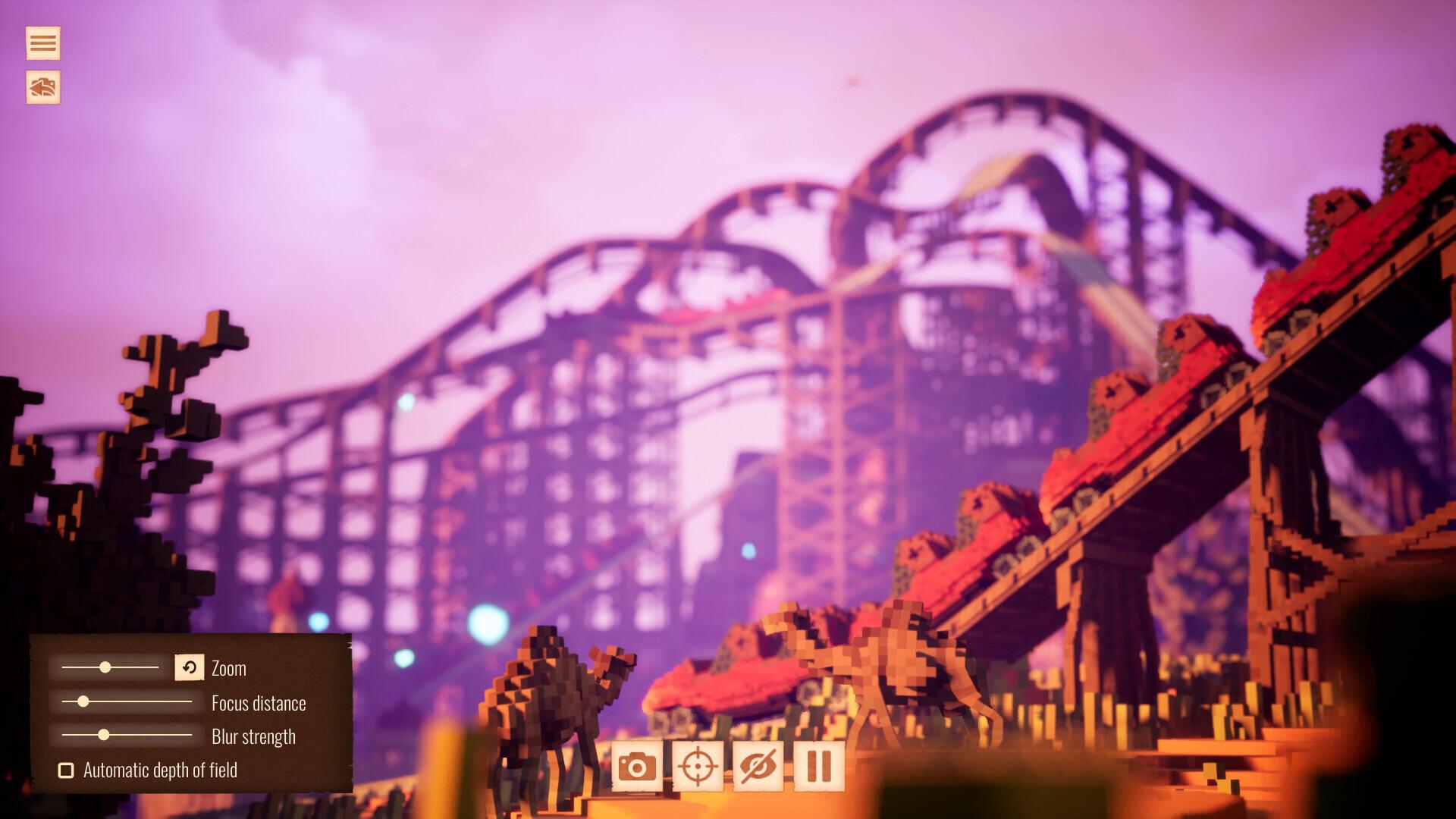Click the Automatic depth of field label
1456x819 pixels.
[162, 770]
